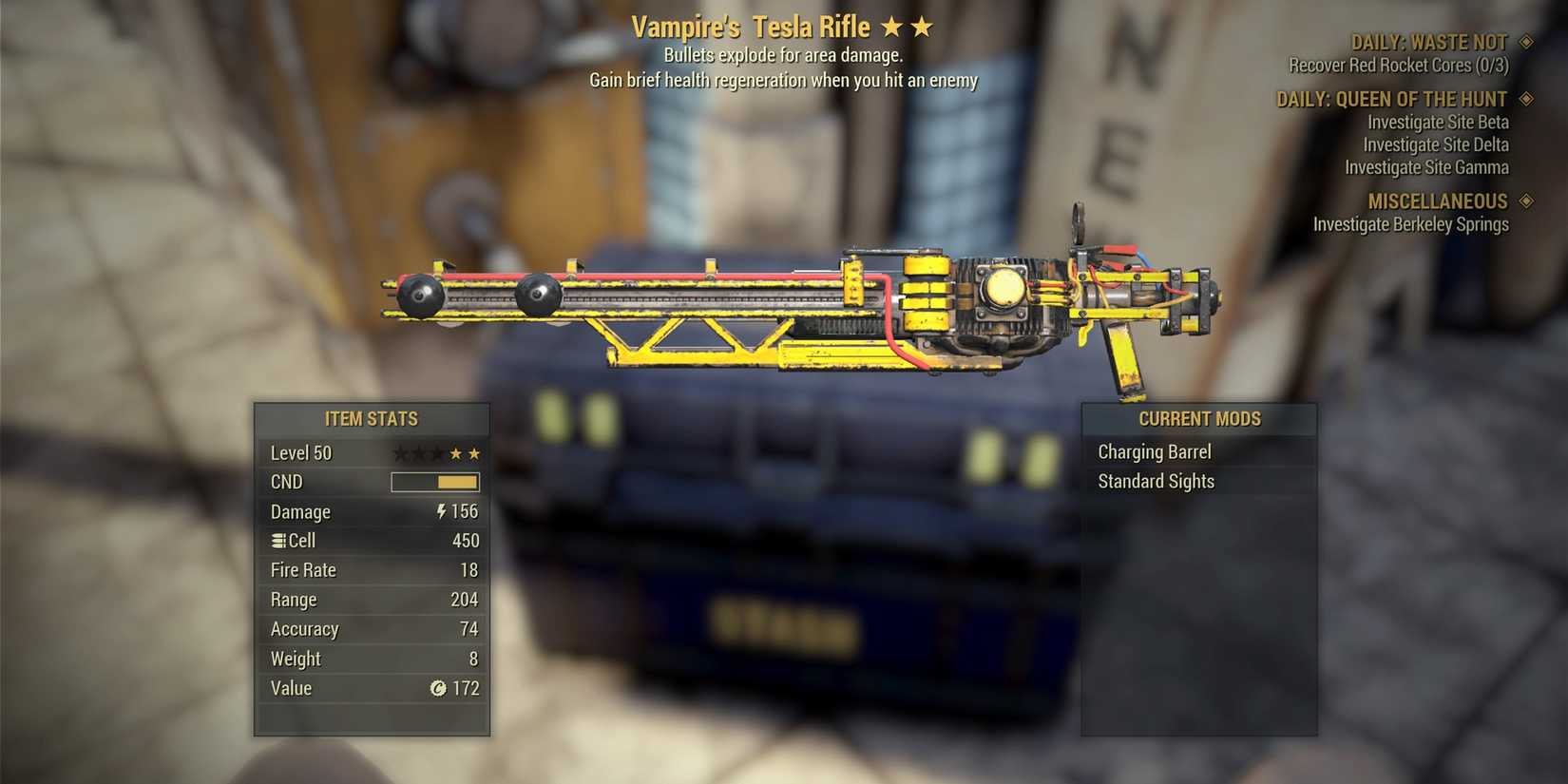Switch to the CURRENT MODS panel
The width and height of the screenshot is (1568, 784).
point(1199,418)
